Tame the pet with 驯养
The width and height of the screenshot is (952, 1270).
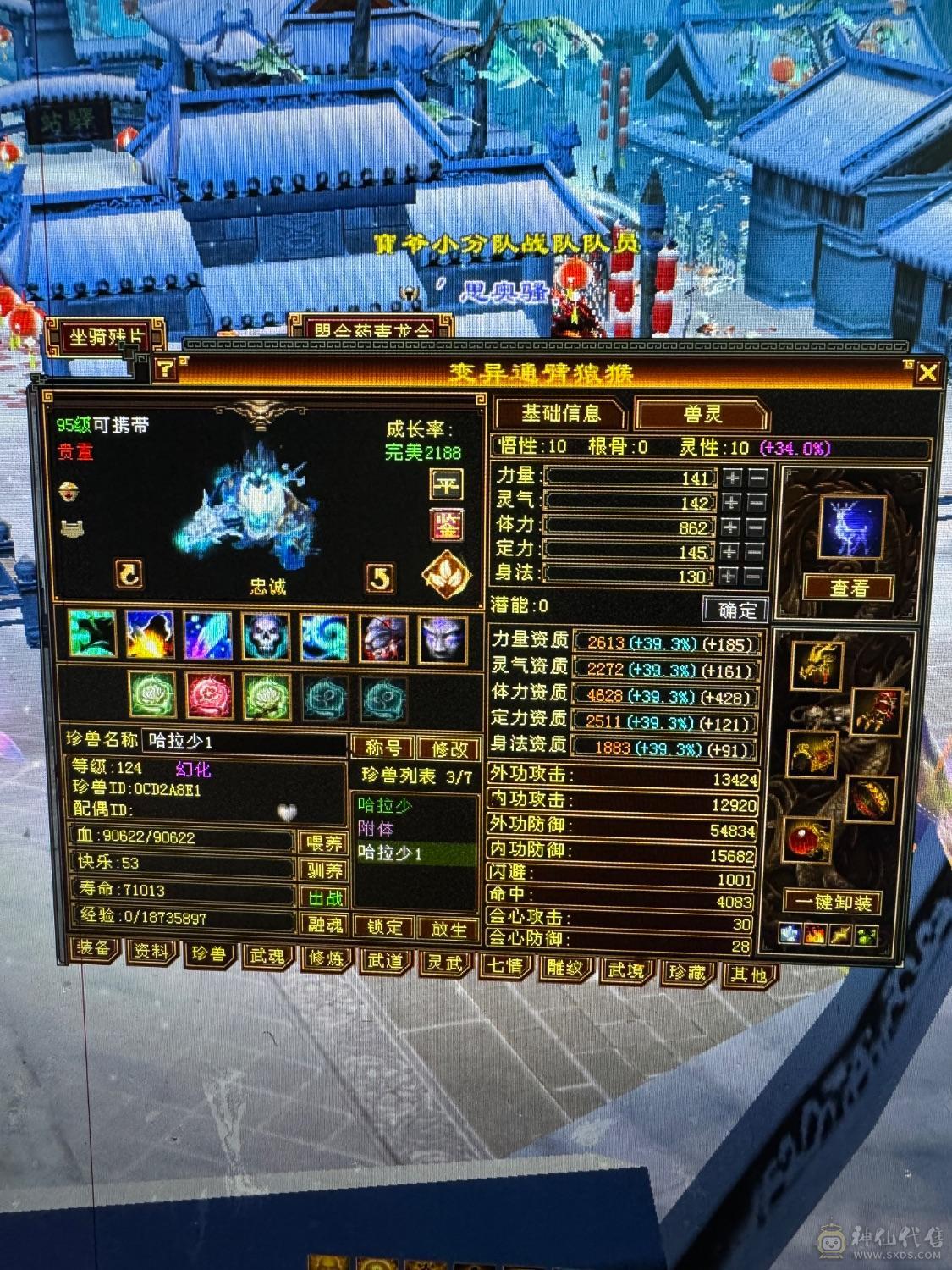pyautogui.click(x=324, y=870)
